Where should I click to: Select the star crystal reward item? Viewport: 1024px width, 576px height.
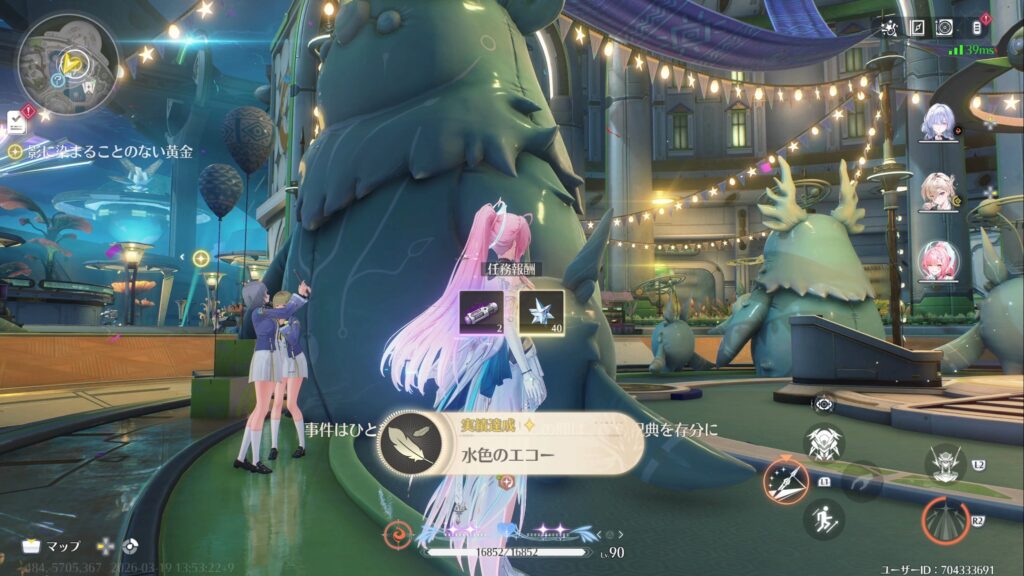(541, 311)
